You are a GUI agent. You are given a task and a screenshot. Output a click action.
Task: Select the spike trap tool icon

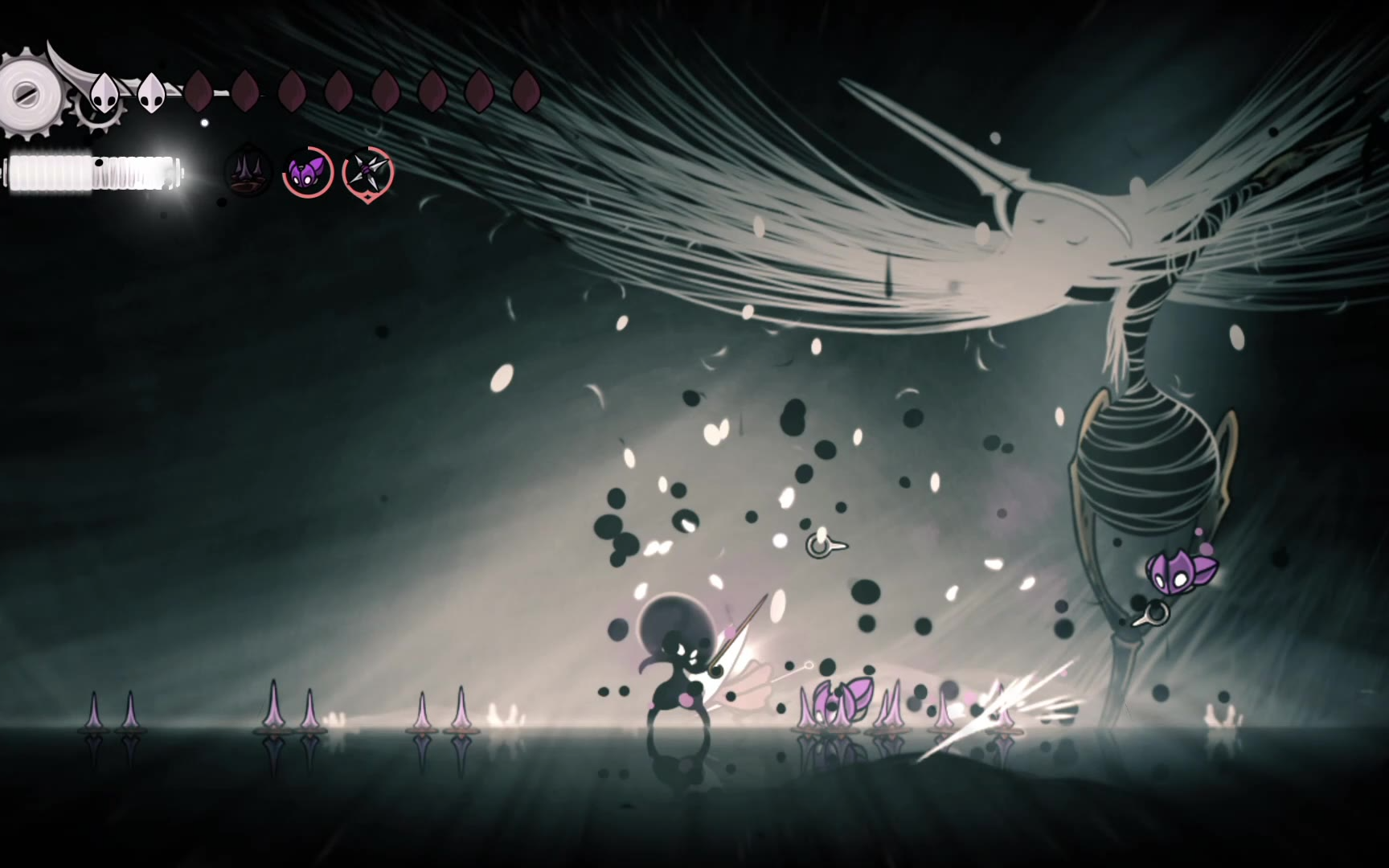point(247,173)
